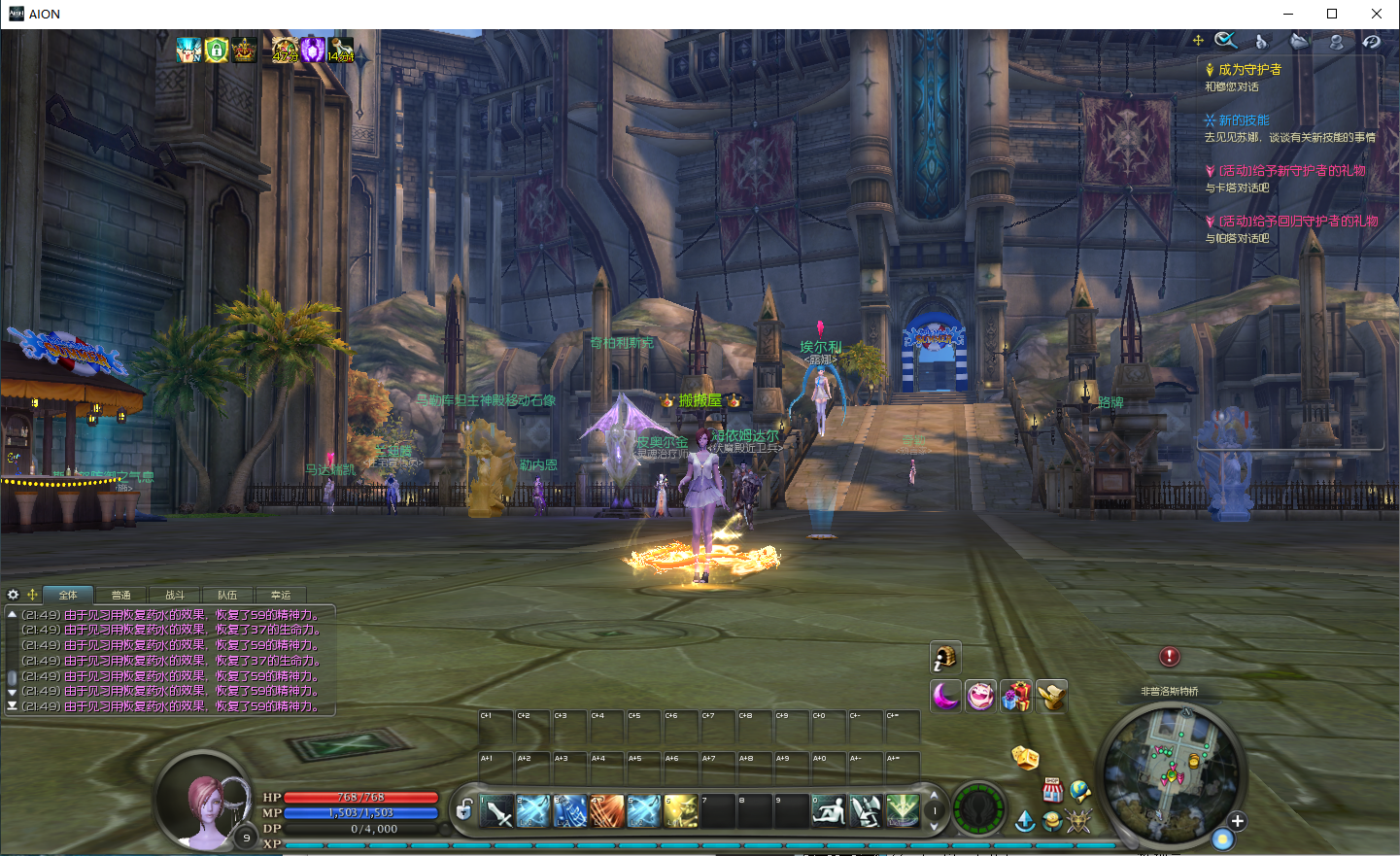The image size is (1400, 856).
Task: Click the purple crescent moon icon
Action: pyautogui.click(x=945, y=696)
